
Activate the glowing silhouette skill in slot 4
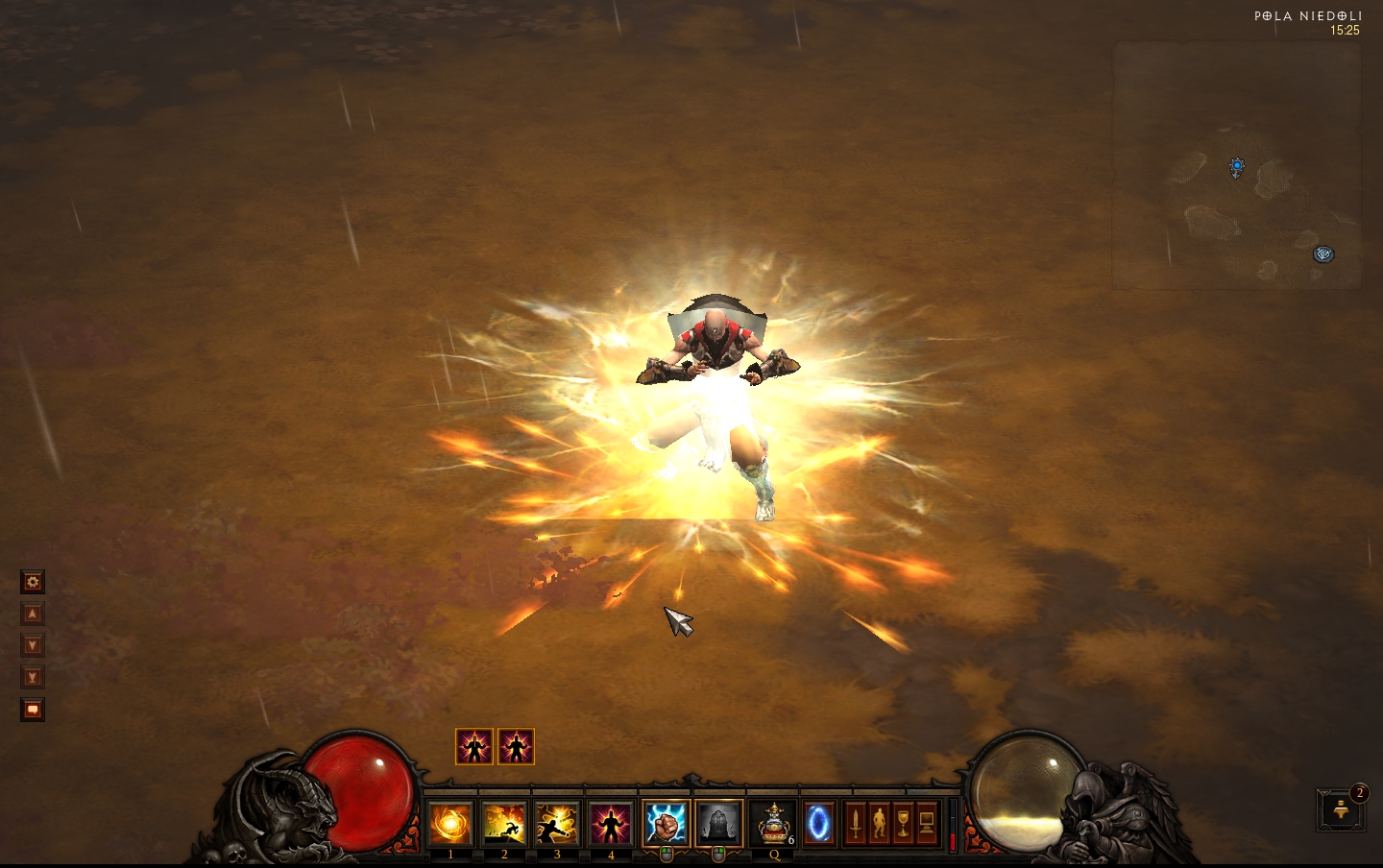pyautogui.click(x=611, y=825)
